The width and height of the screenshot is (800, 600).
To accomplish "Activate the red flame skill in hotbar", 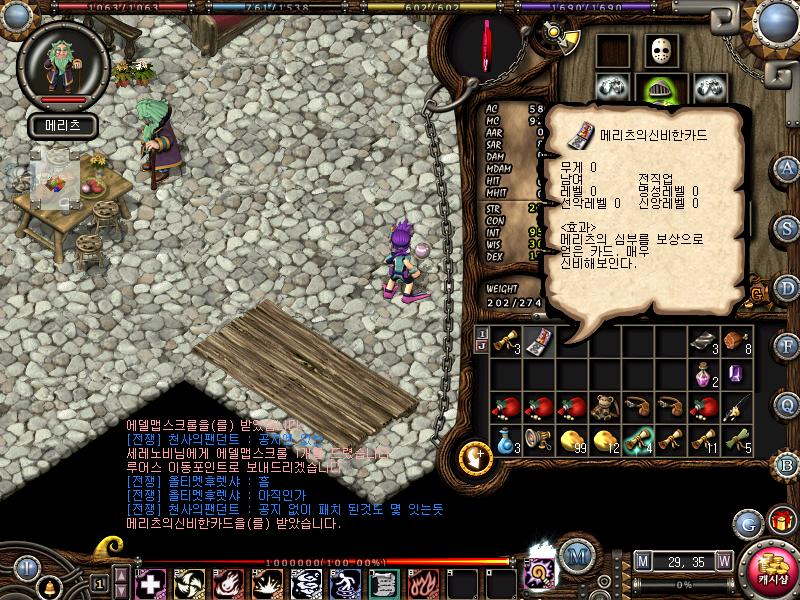I will [424, 582].
